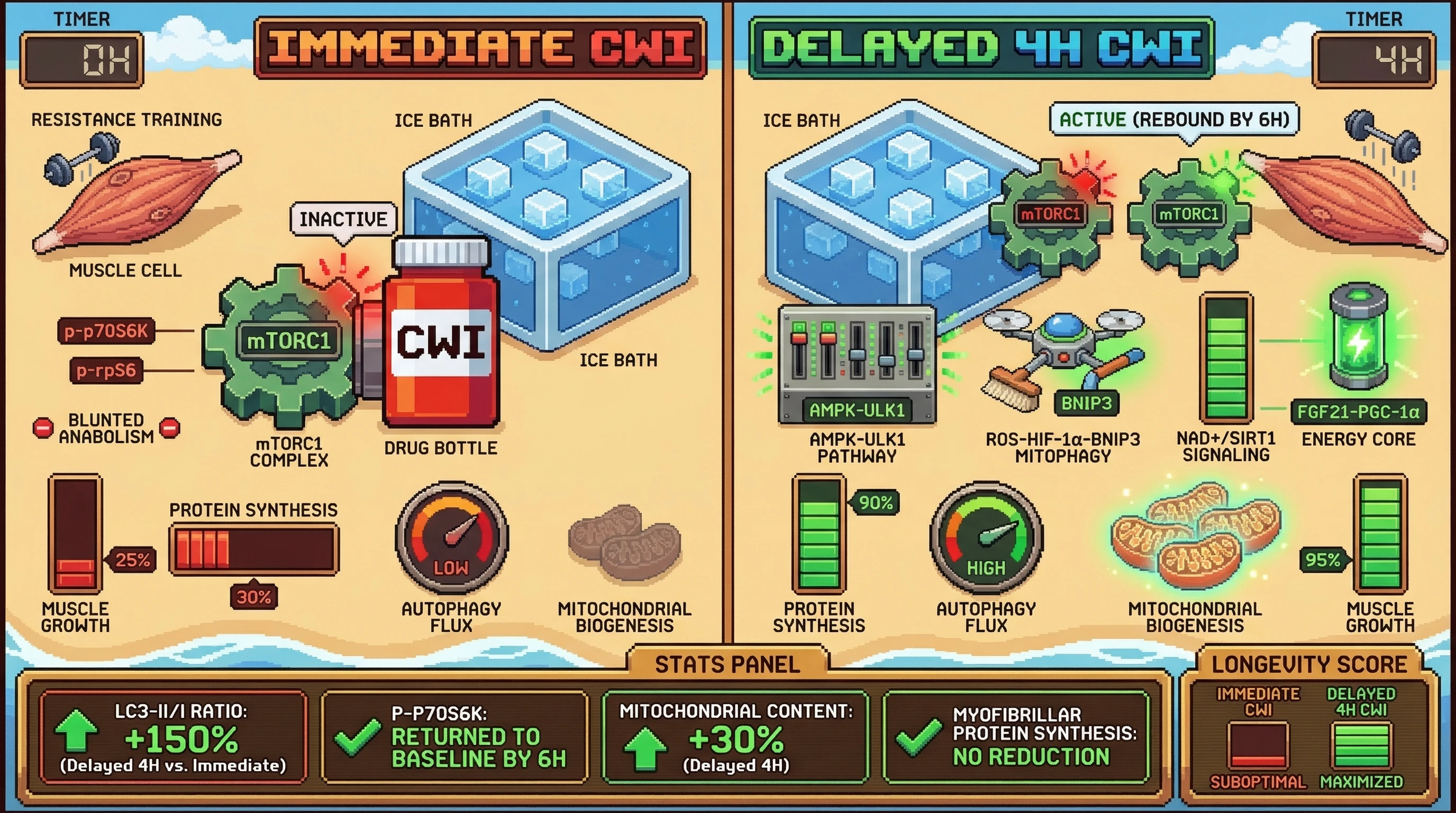Open the Longevity Score header tab
Screen dimensions: 1456x813
point(1309,664)
